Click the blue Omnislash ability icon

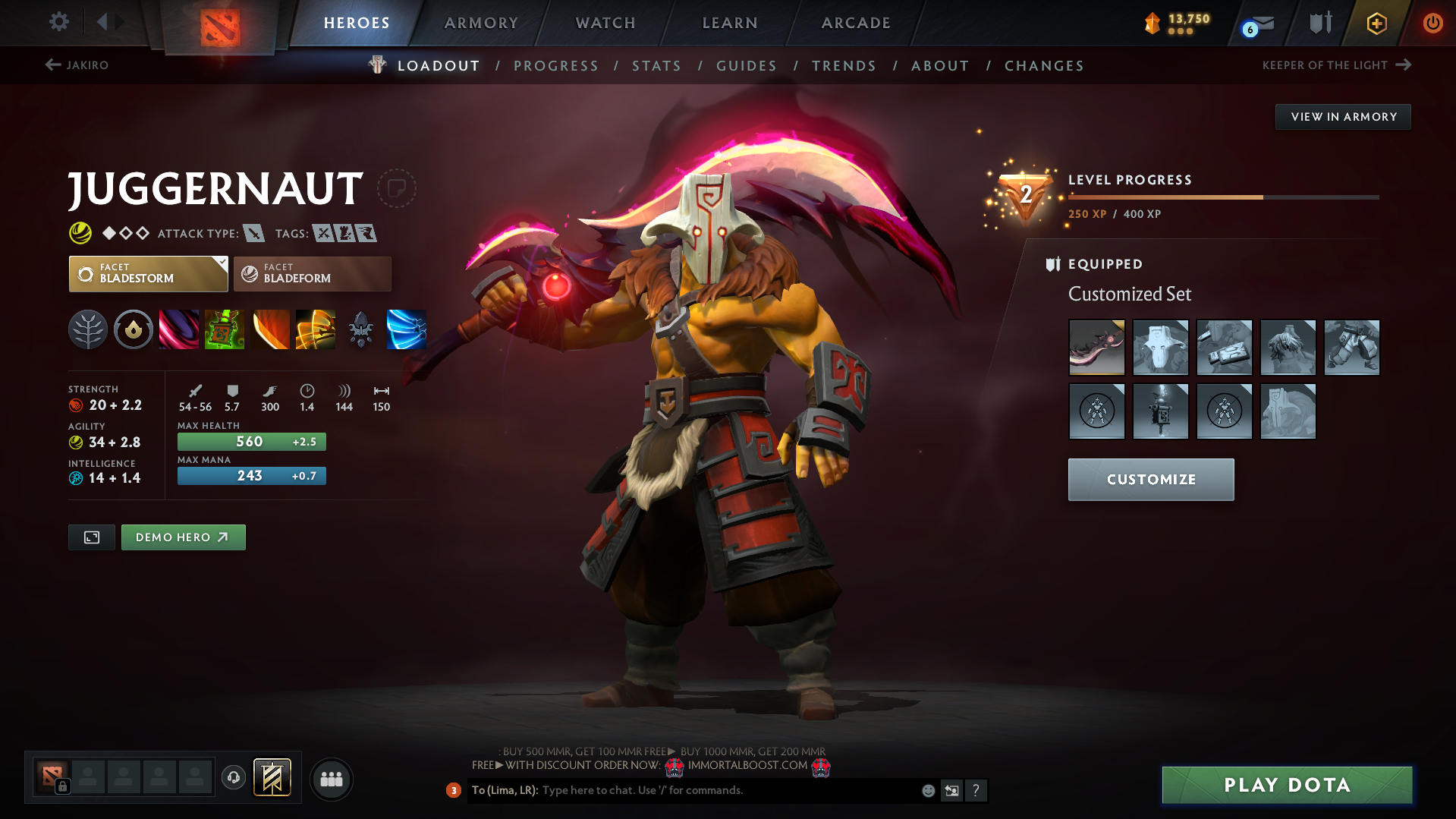tap(407, 329)
